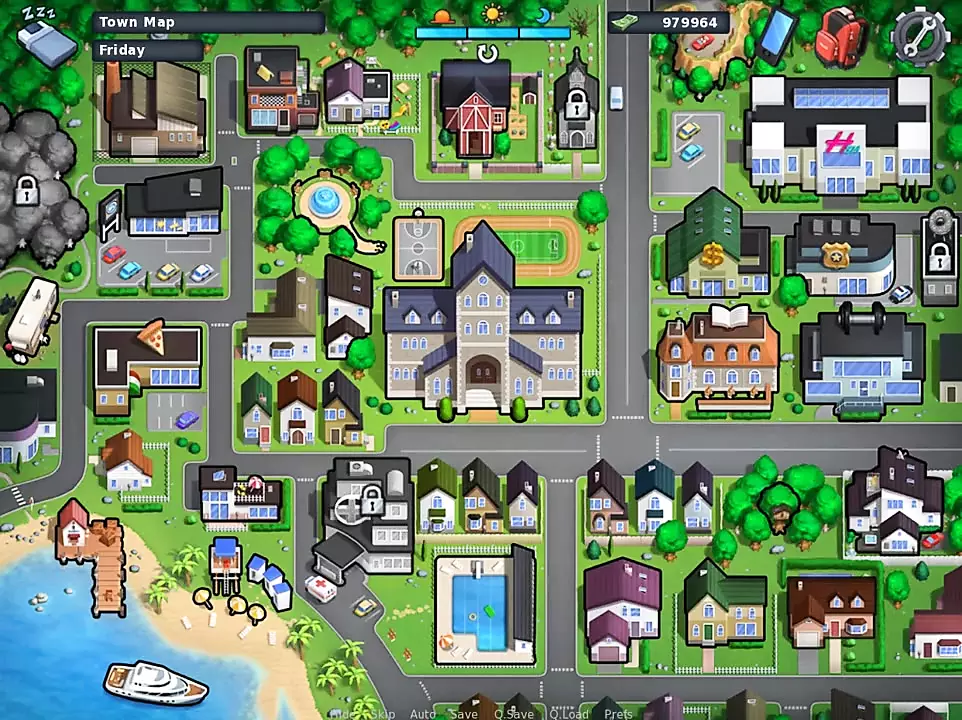
Task: Visit the pizzeria with the pizza sign
Action: 148,364
